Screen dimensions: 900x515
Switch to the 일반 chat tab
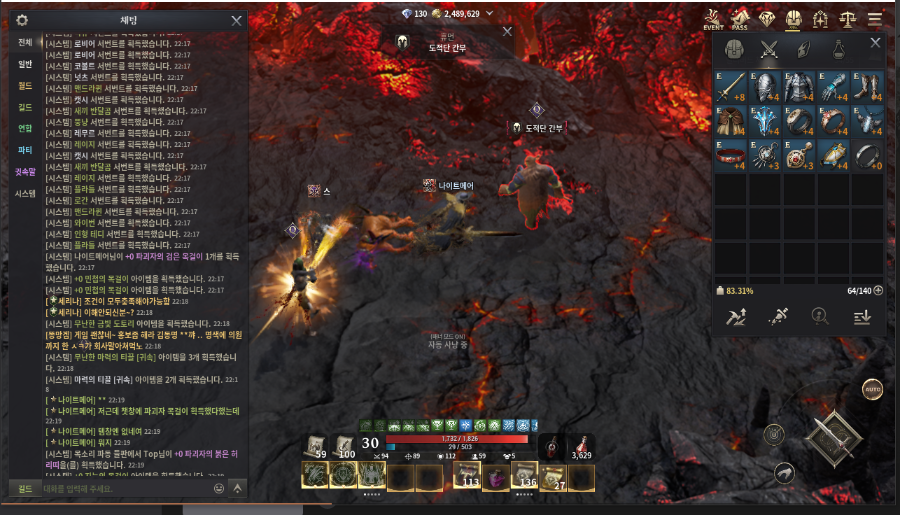(25, 64)
